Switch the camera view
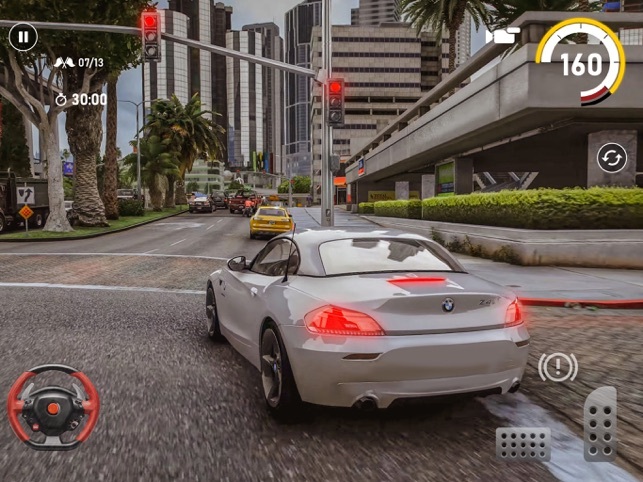 pyautogui.click(x=499, y=36)
